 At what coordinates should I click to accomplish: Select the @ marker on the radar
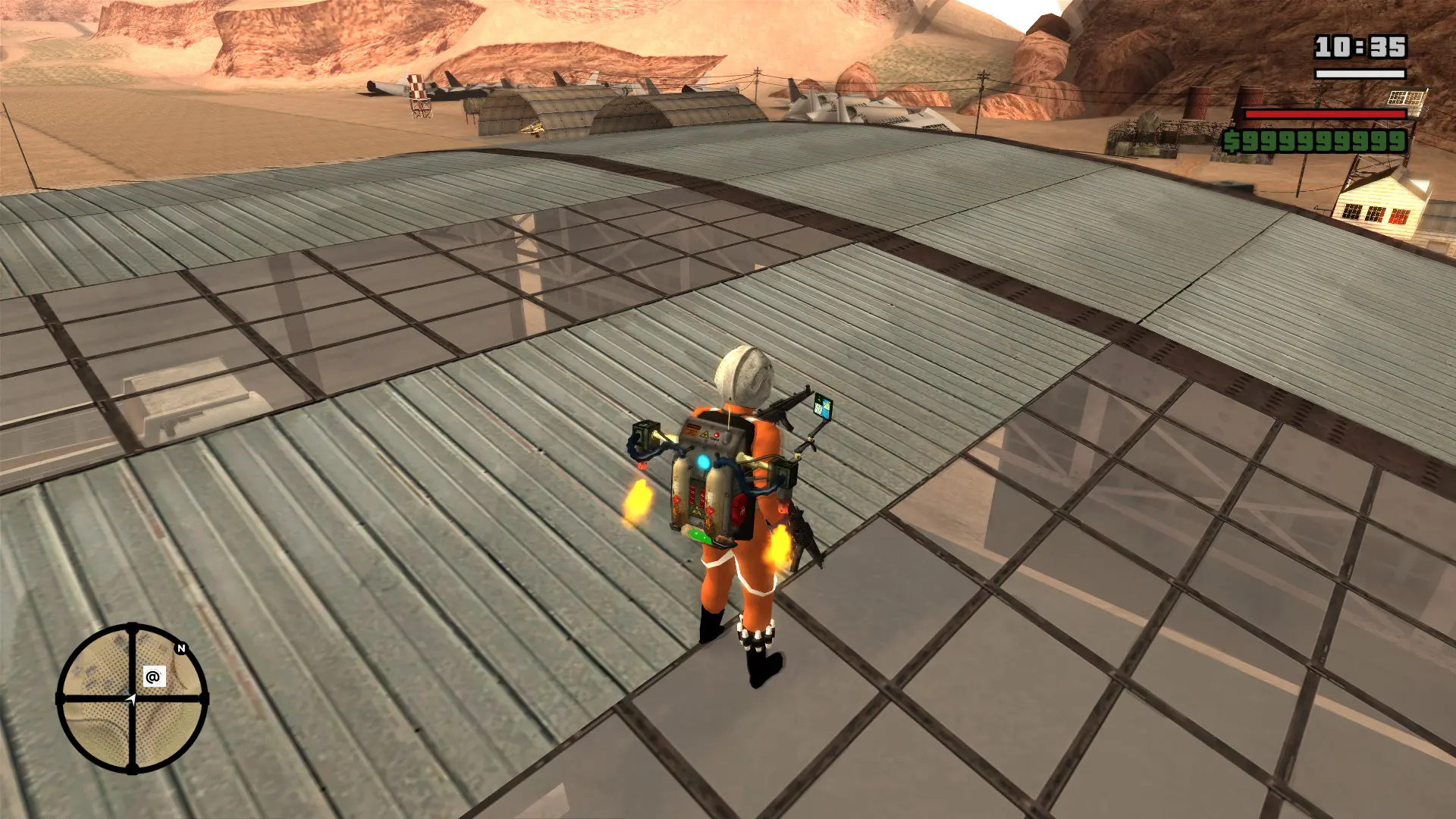(x=153, y=676)
